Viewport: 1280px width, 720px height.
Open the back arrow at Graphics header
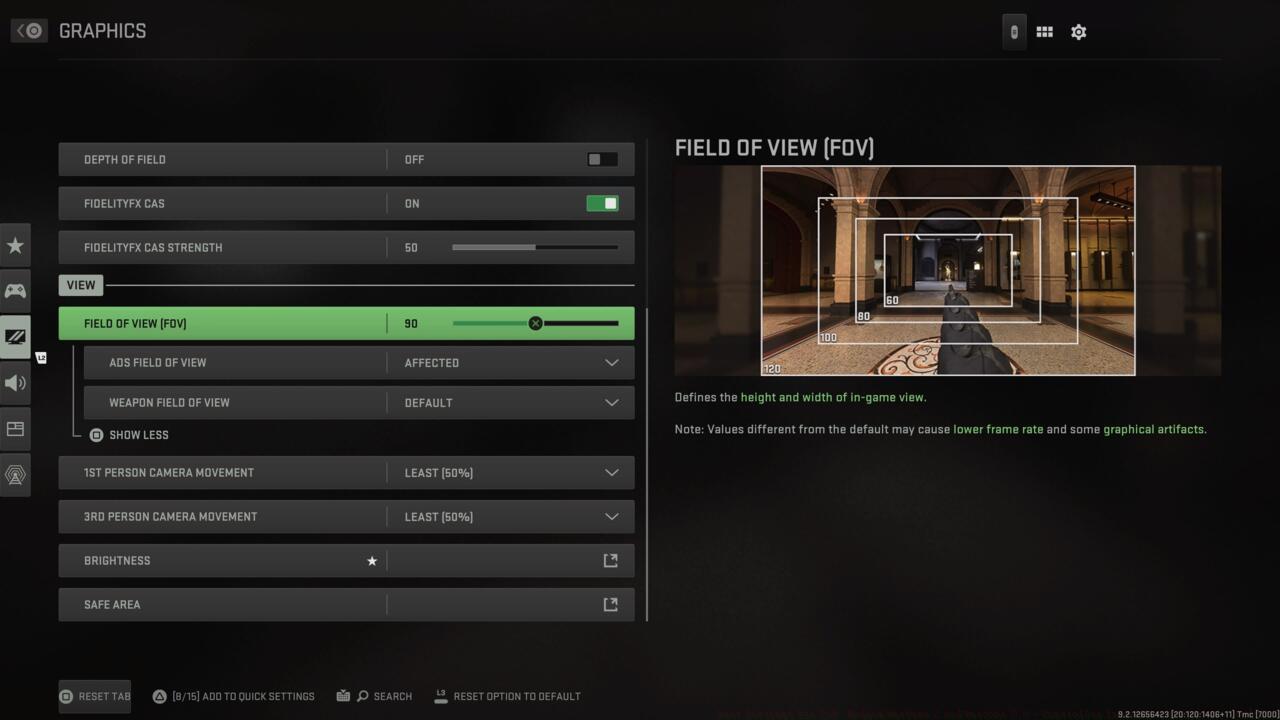29,30
